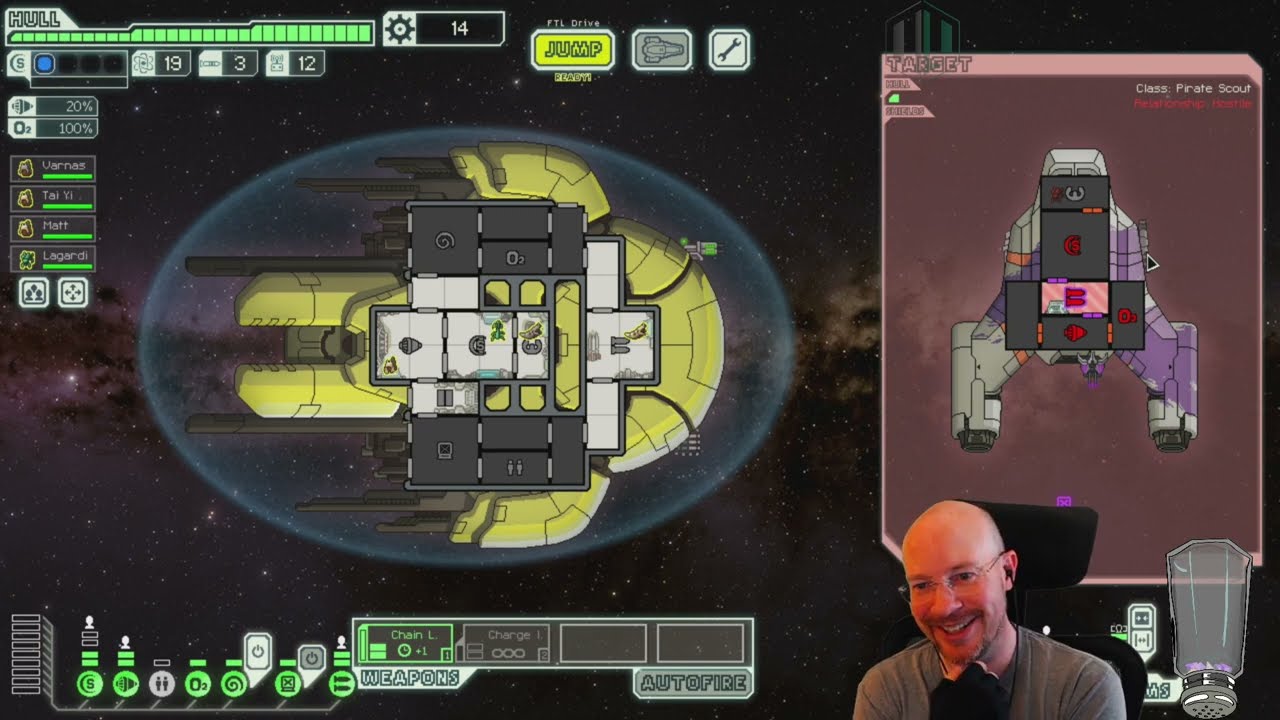The width and height of the screenshot is (1280, 720).
Task: Select the Chain L. weapon slot
Action: [405, 643]
